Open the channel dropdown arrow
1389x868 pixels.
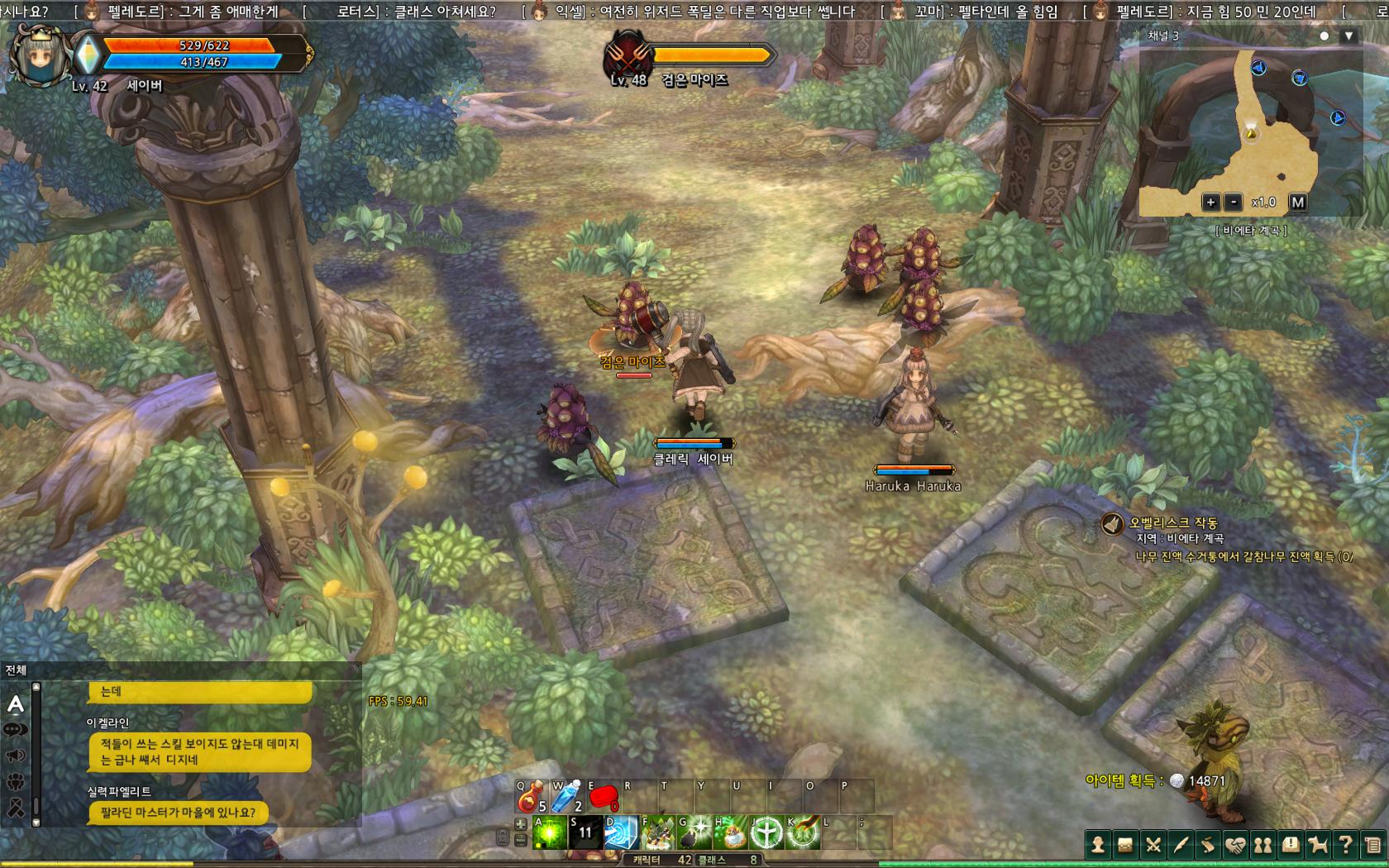[1348, 36]
